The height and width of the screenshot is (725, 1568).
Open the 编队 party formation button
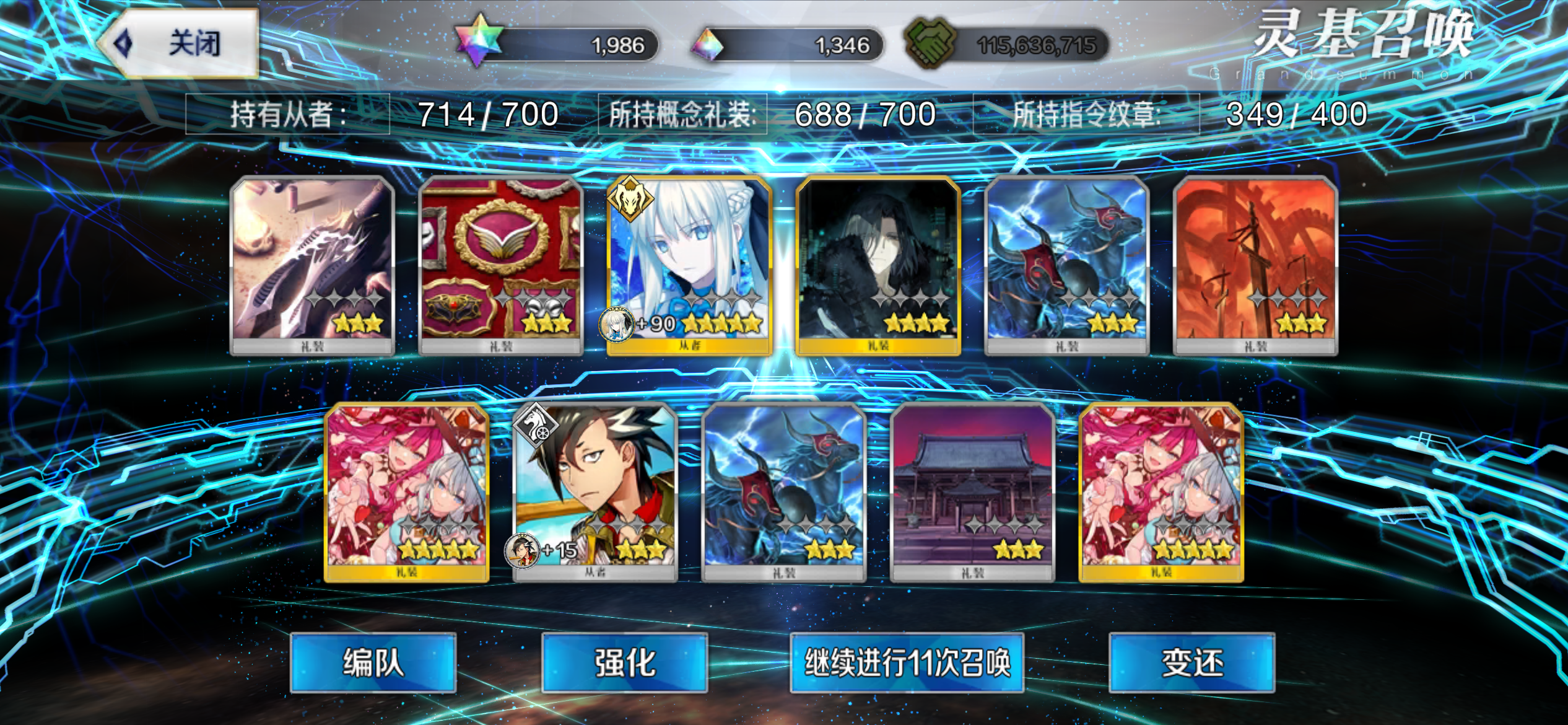tap(373, 662)
